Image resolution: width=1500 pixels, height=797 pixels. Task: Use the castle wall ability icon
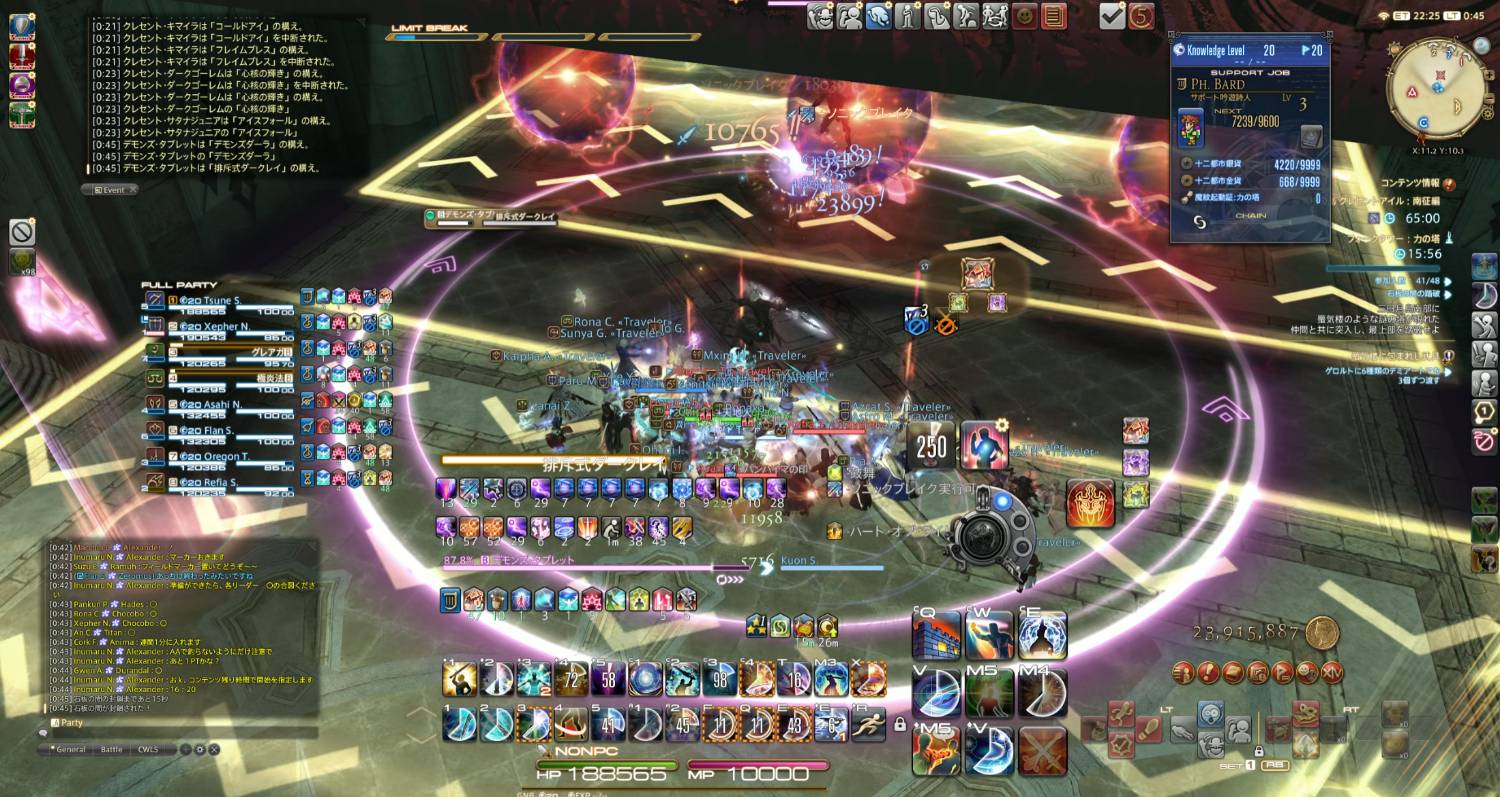coord(936,635)
